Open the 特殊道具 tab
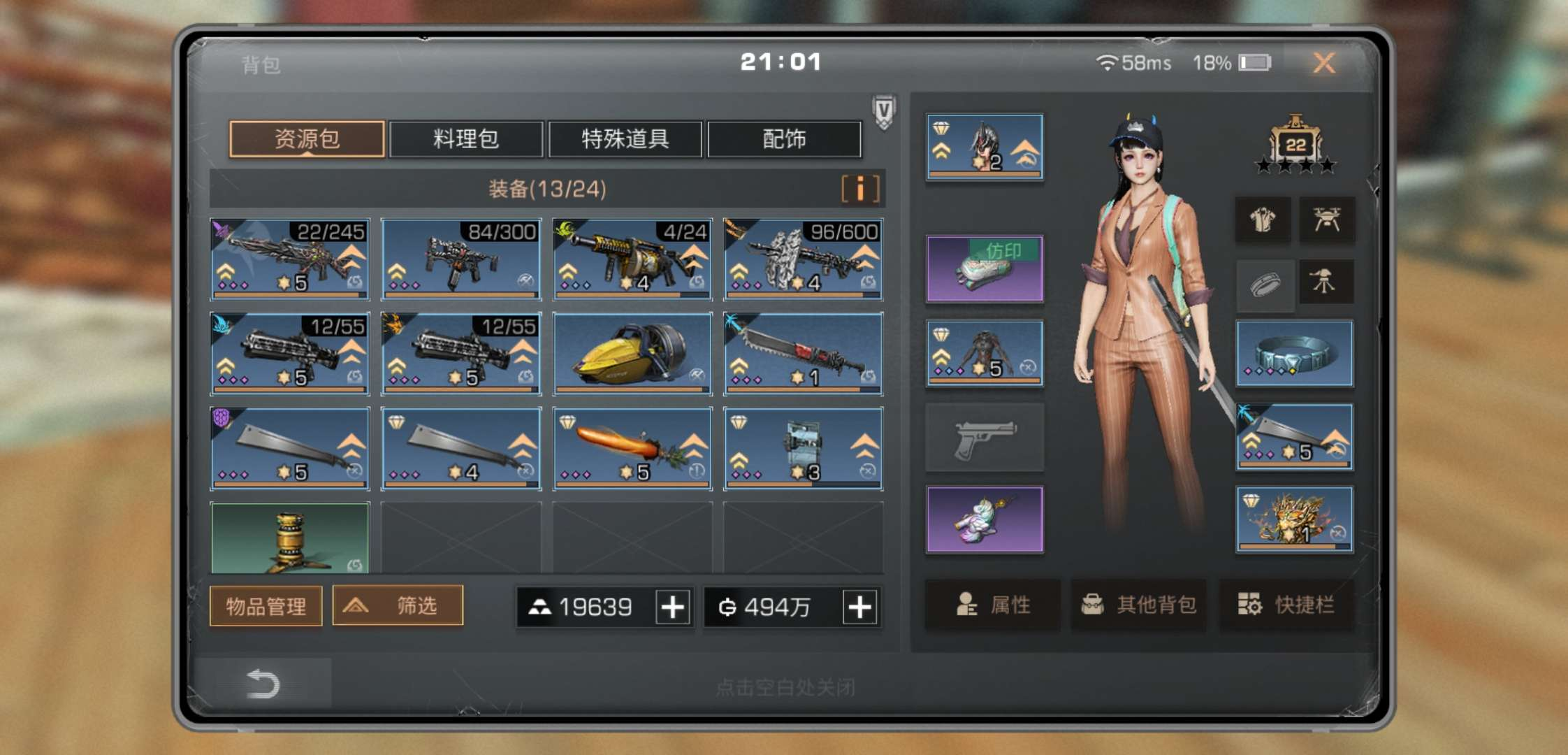1568x755 pixels. pyautogui.click(x=625, y=139)
